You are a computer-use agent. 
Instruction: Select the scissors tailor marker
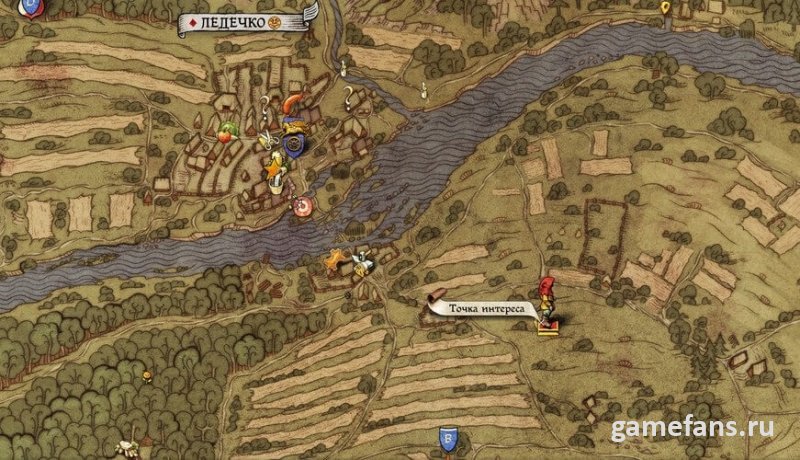tap(267, 142)
